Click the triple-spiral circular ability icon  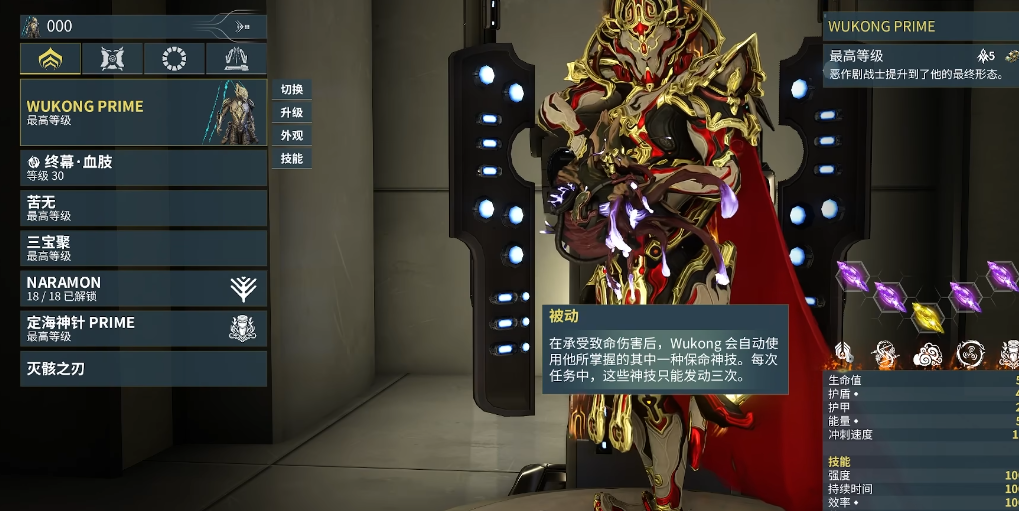coord(969,353)
